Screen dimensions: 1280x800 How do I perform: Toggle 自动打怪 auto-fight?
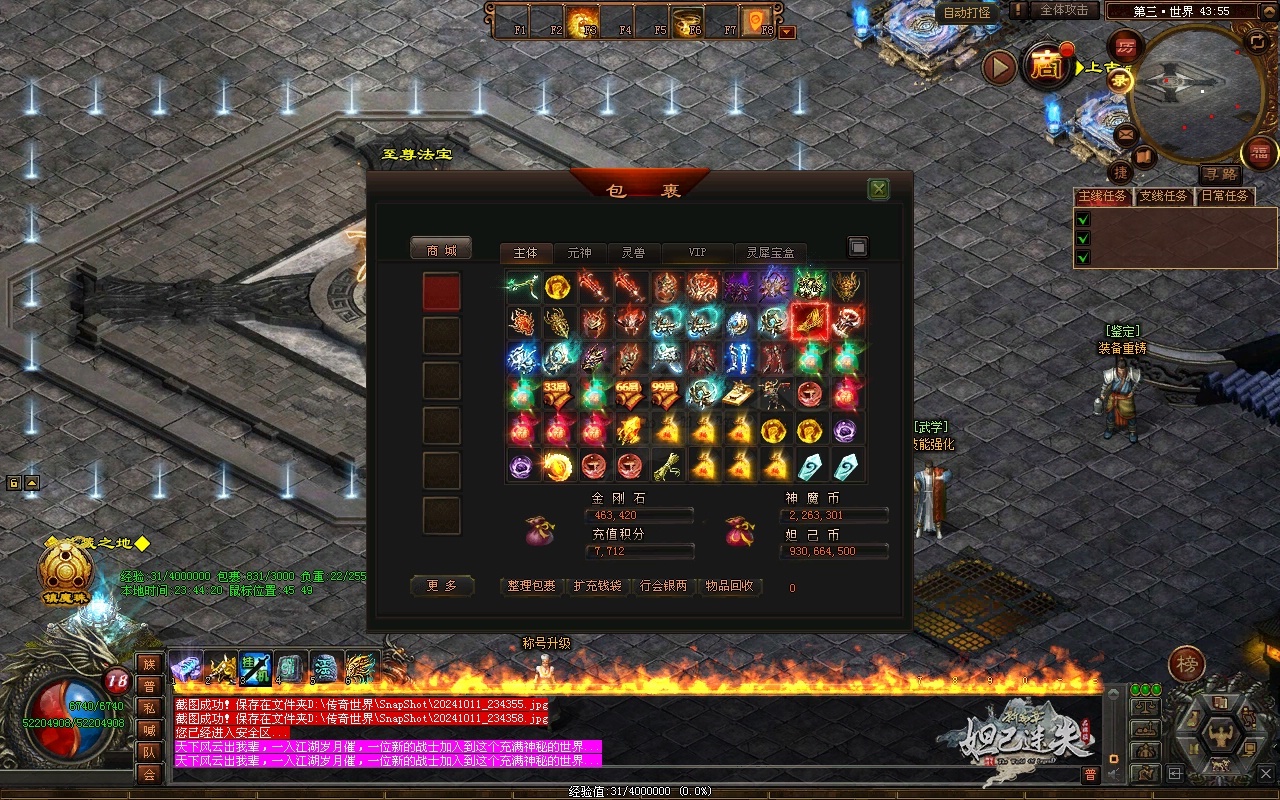[967, 12]
